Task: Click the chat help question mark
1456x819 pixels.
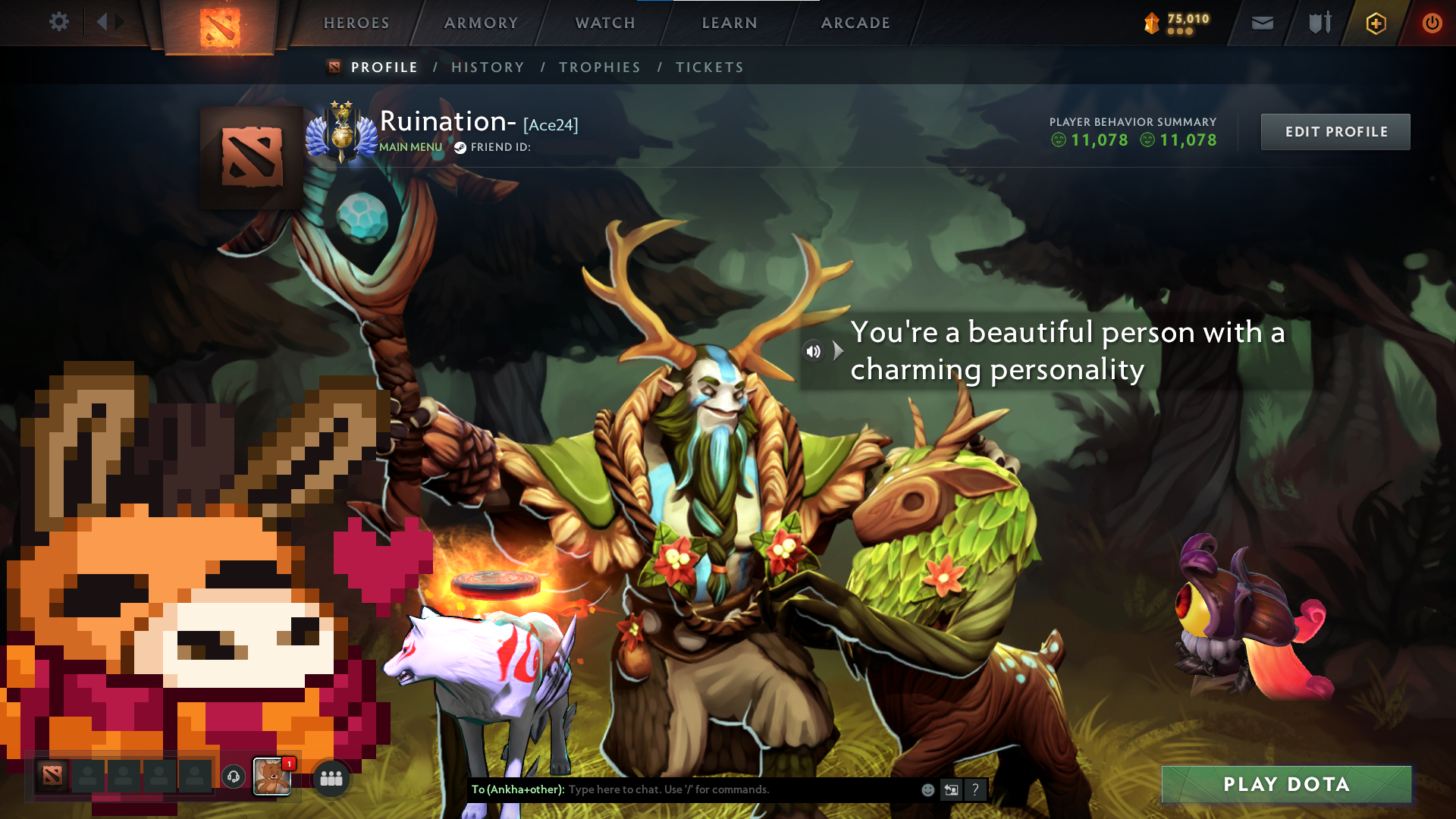Action: (976, 790)
